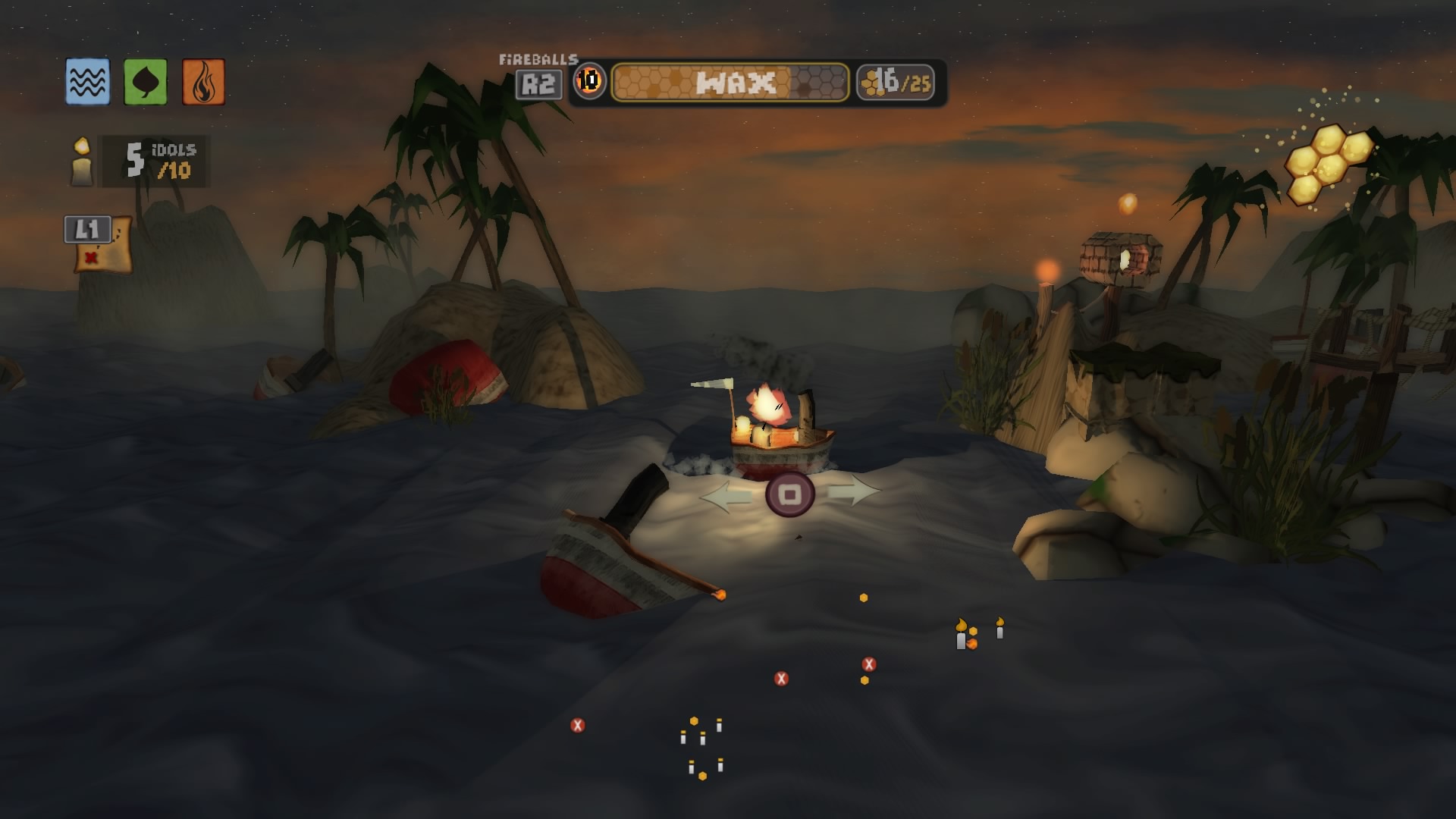1456x819 pixels.
Task: Click the R2 Fireballs button prompt
Action: click(539, 83)
